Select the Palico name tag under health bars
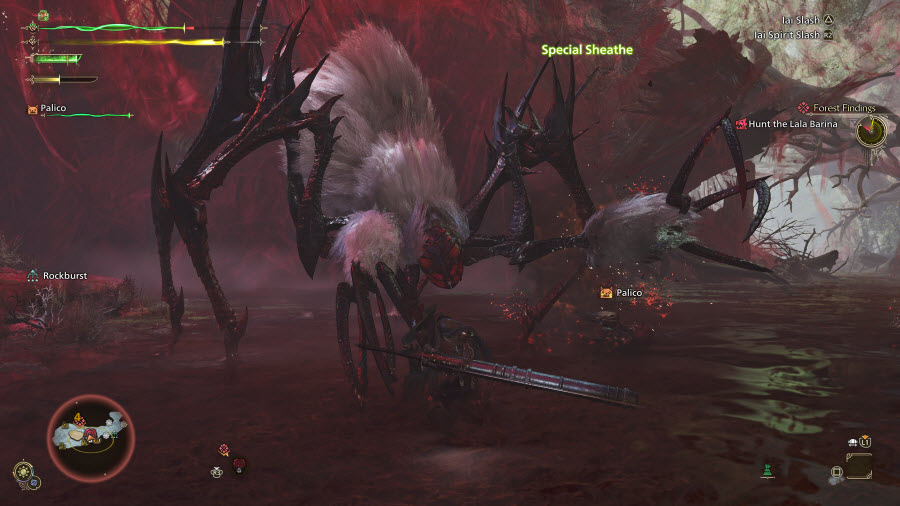 click(x=52, y=108)
